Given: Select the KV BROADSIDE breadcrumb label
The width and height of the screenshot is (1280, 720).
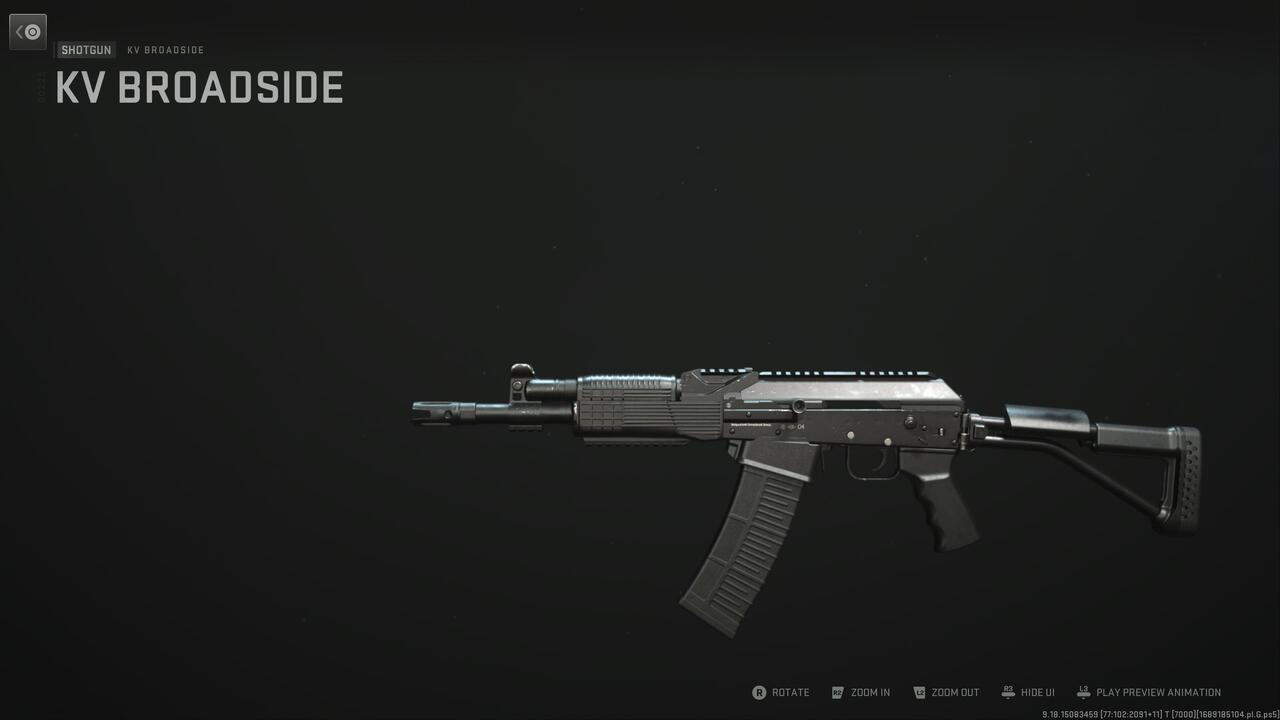Looking at the screenshot, I should pyautogui.click(x=165, y=49).
